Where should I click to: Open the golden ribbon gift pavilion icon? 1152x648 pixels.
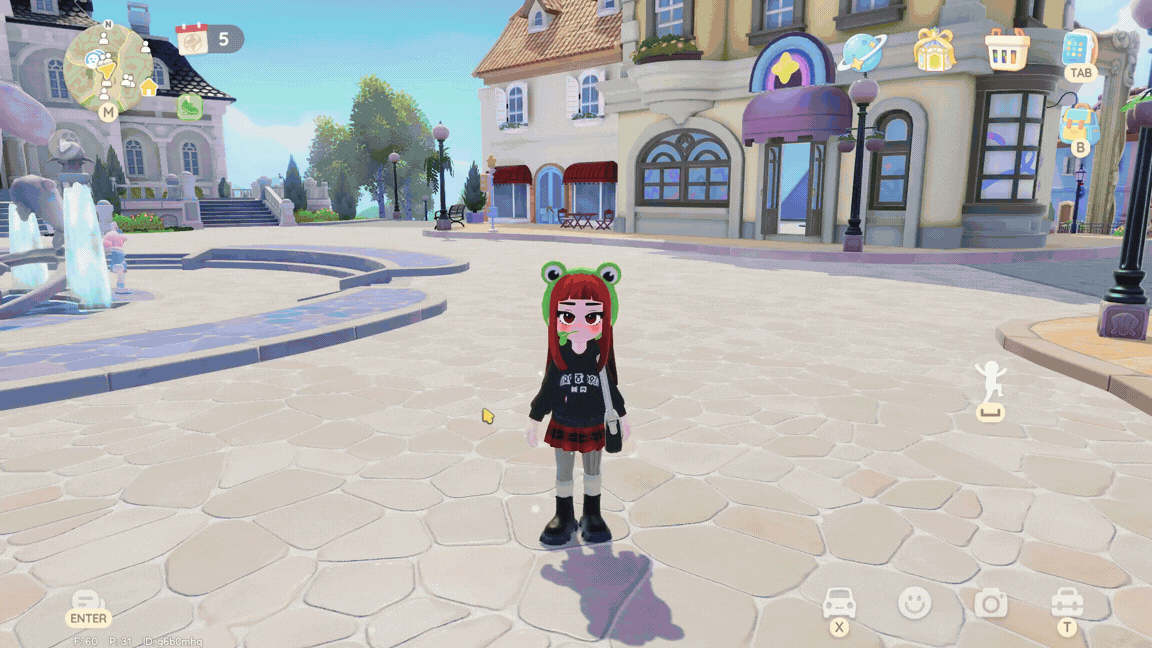[x=934, y=50]
